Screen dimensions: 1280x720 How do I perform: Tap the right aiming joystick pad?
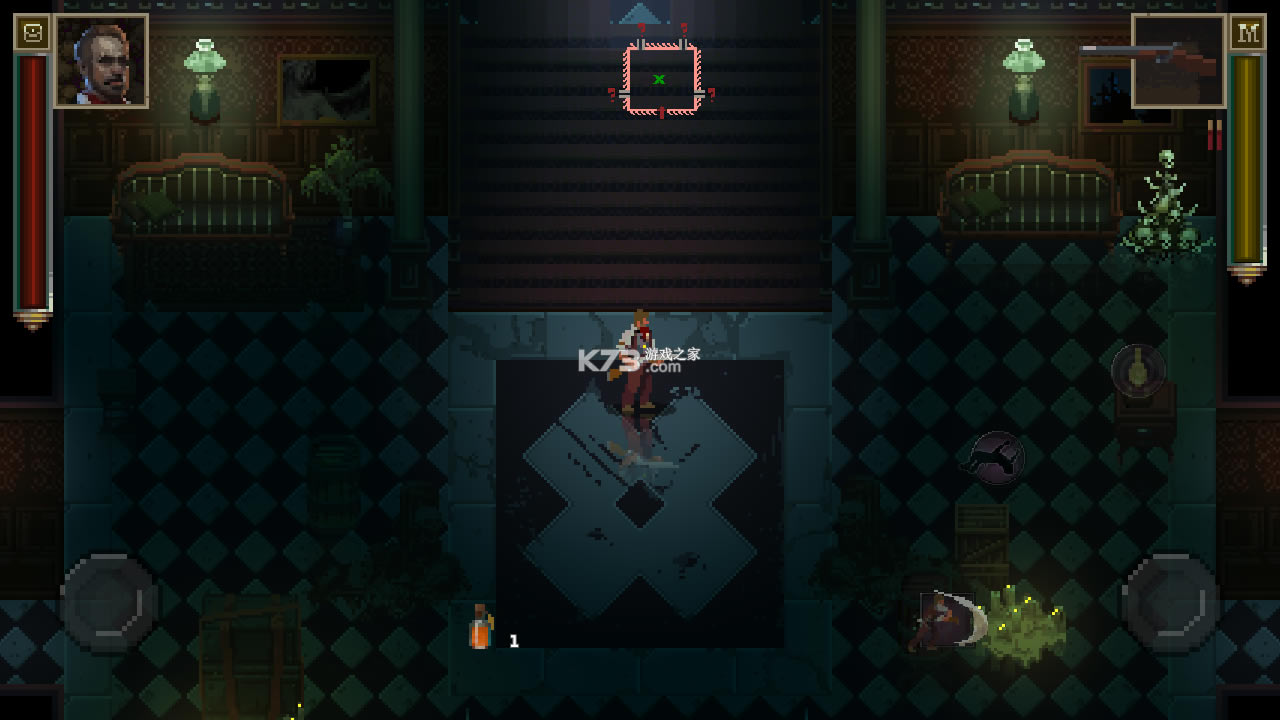tap(1170, 603)
